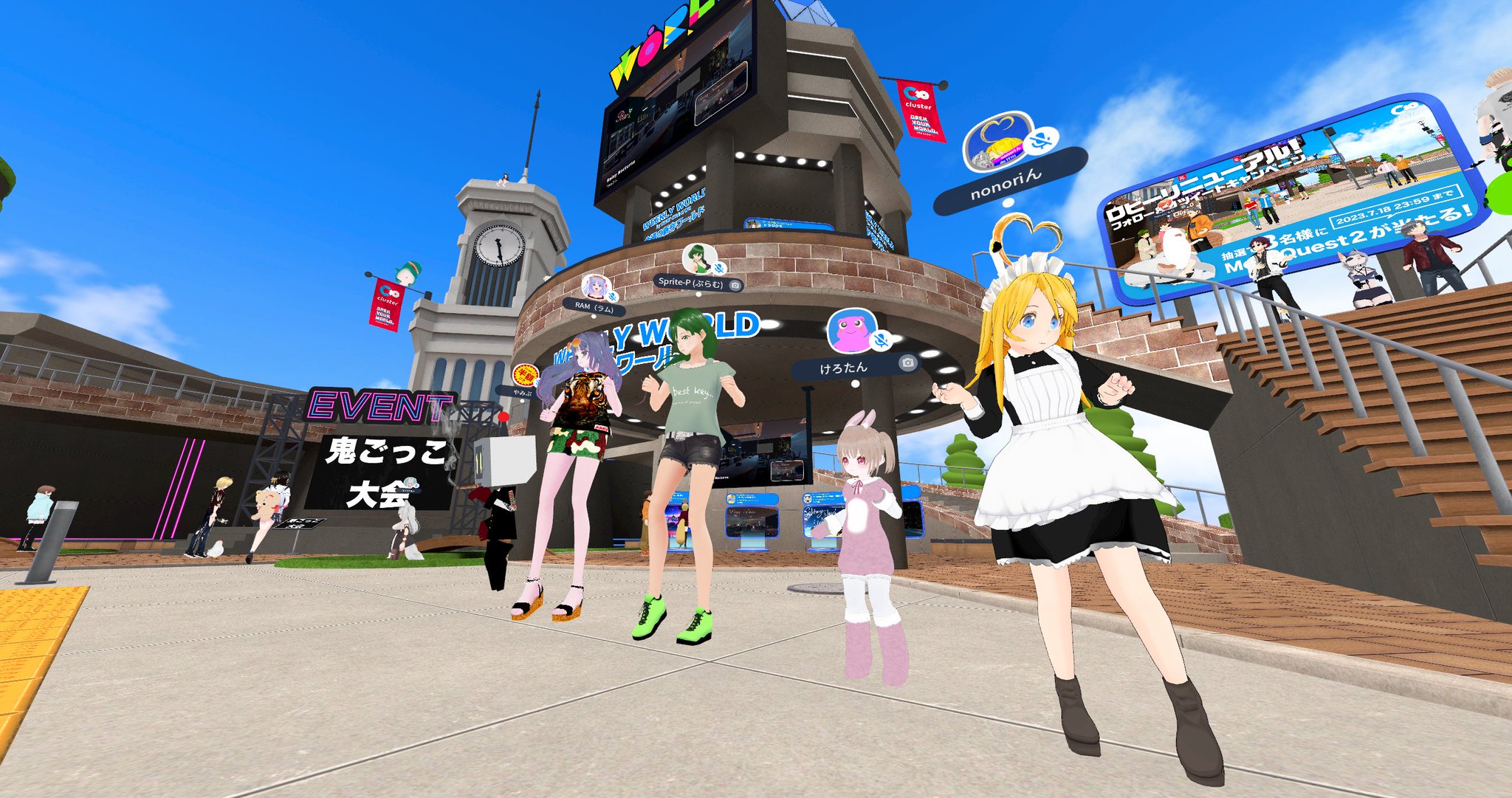Unmute RAM (ラム)'s microphone
This screenshot has width=1512, height=798.
611,297
